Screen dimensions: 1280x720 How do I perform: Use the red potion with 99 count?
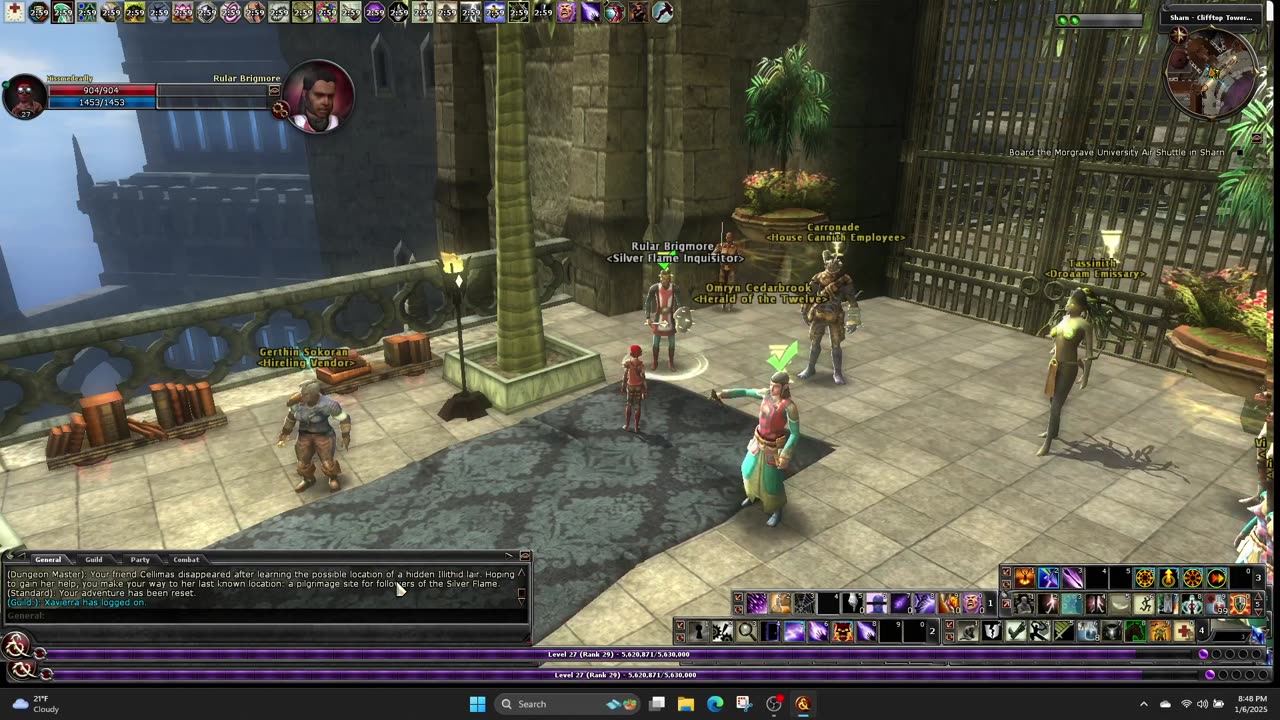[1217, 604]
